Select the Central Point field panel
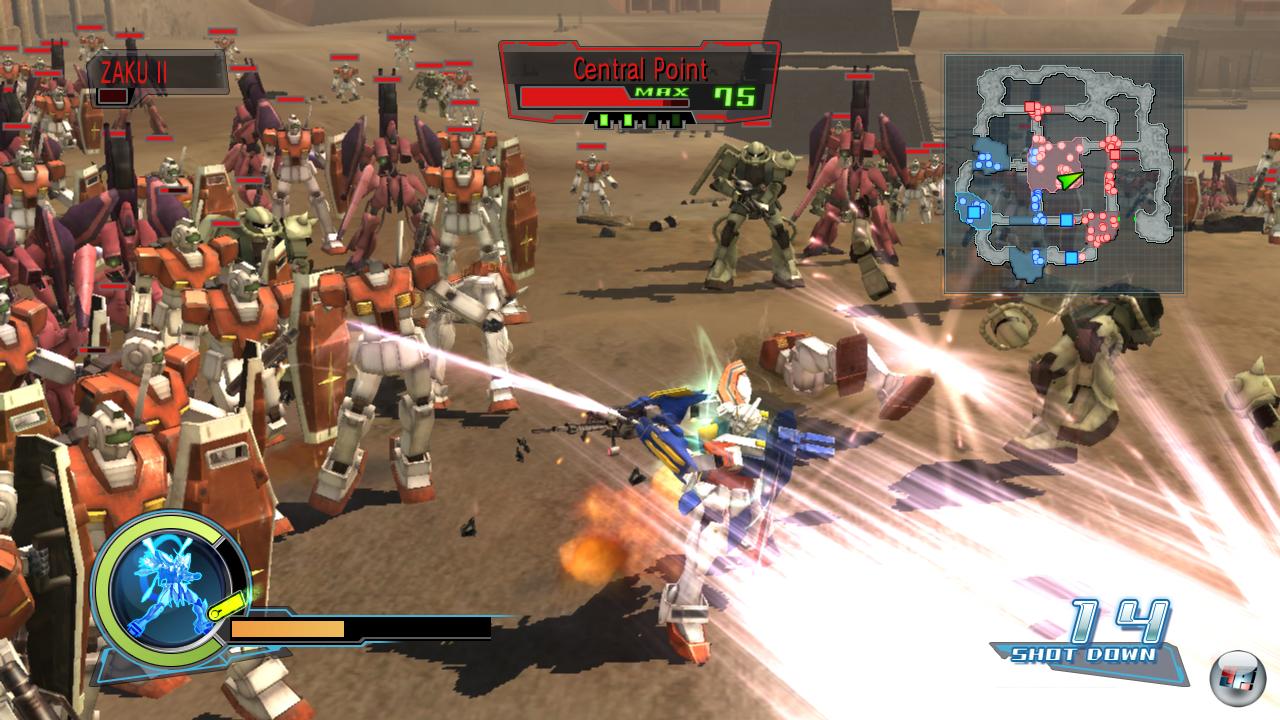 639,84
